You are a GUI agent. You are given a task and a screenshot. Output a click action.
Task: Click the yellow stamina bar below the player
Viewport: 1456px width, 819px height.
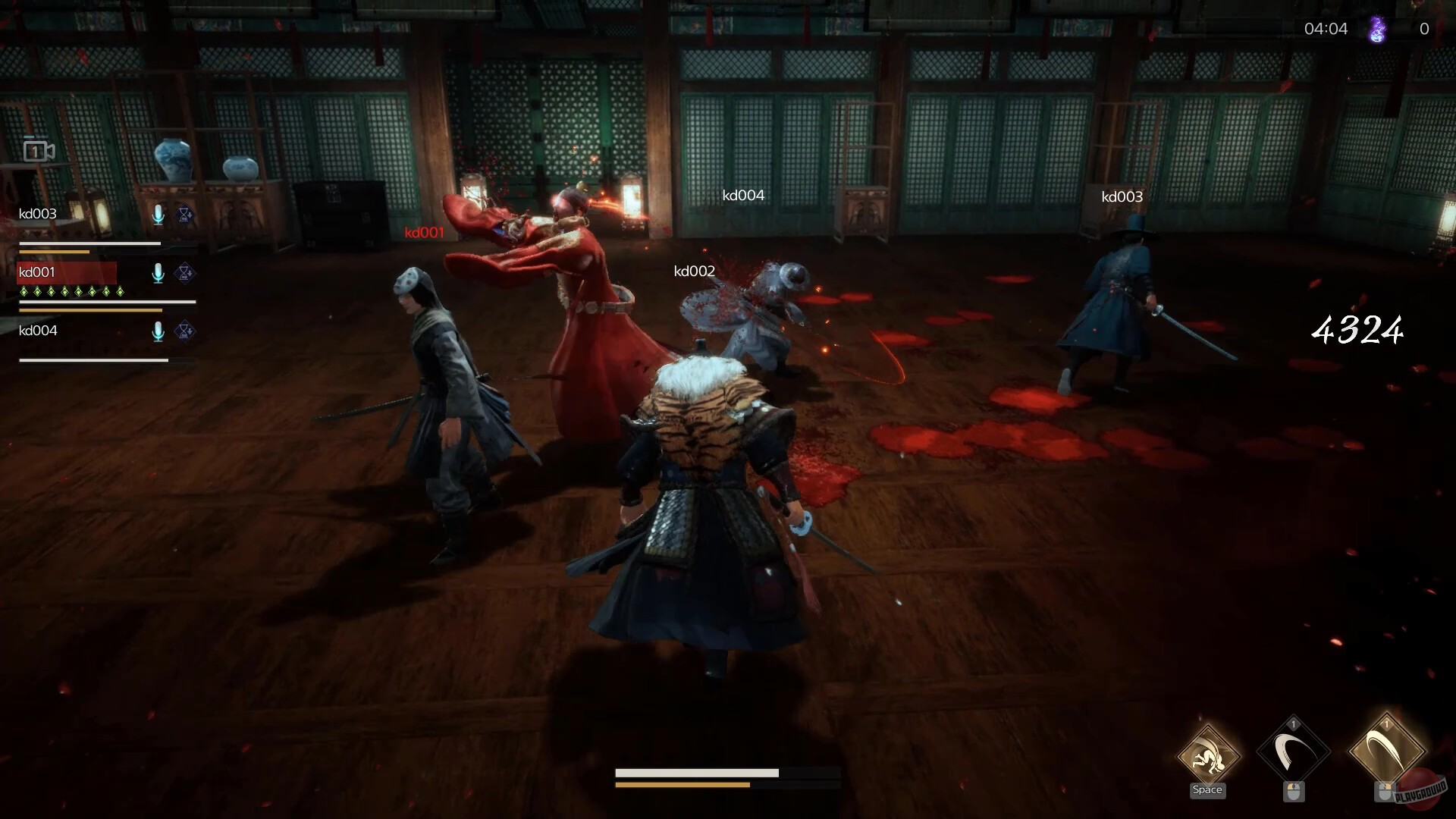[682, 783]
